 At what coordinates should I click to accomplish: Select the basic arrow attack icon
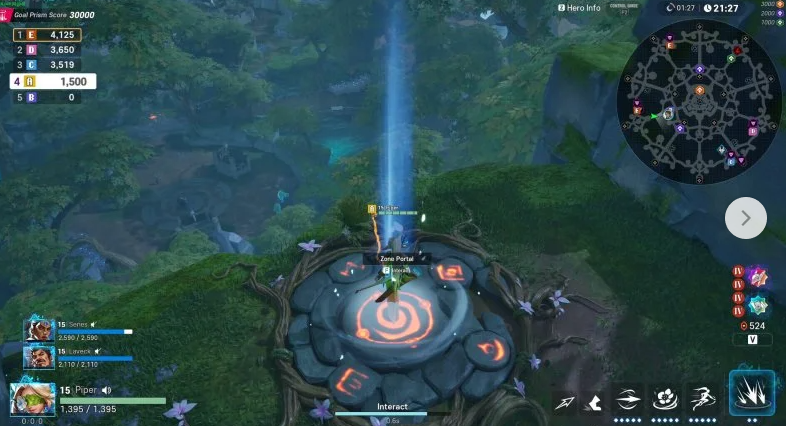pyautogui.click(x=565, y=403)
